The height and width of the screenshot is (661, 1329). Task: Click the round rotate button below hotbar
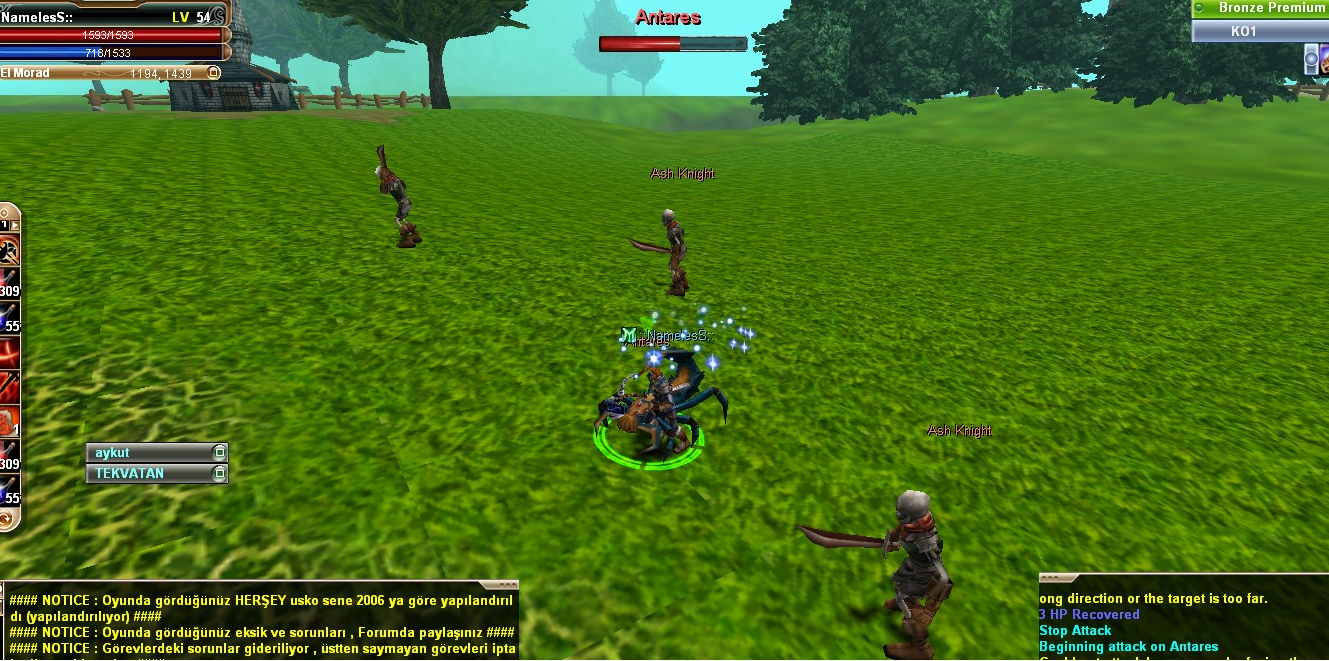(7, 519)
